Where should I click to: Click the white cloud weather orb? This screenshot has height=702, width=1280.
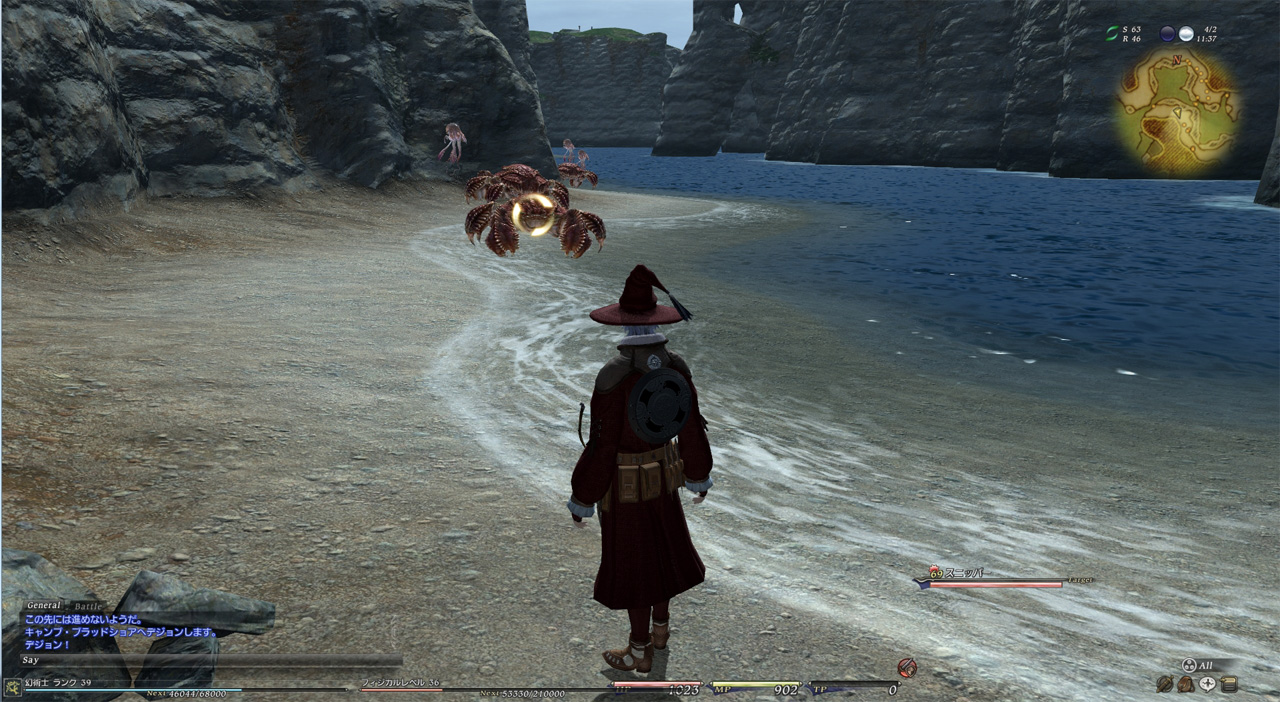tap(1186, 34)
